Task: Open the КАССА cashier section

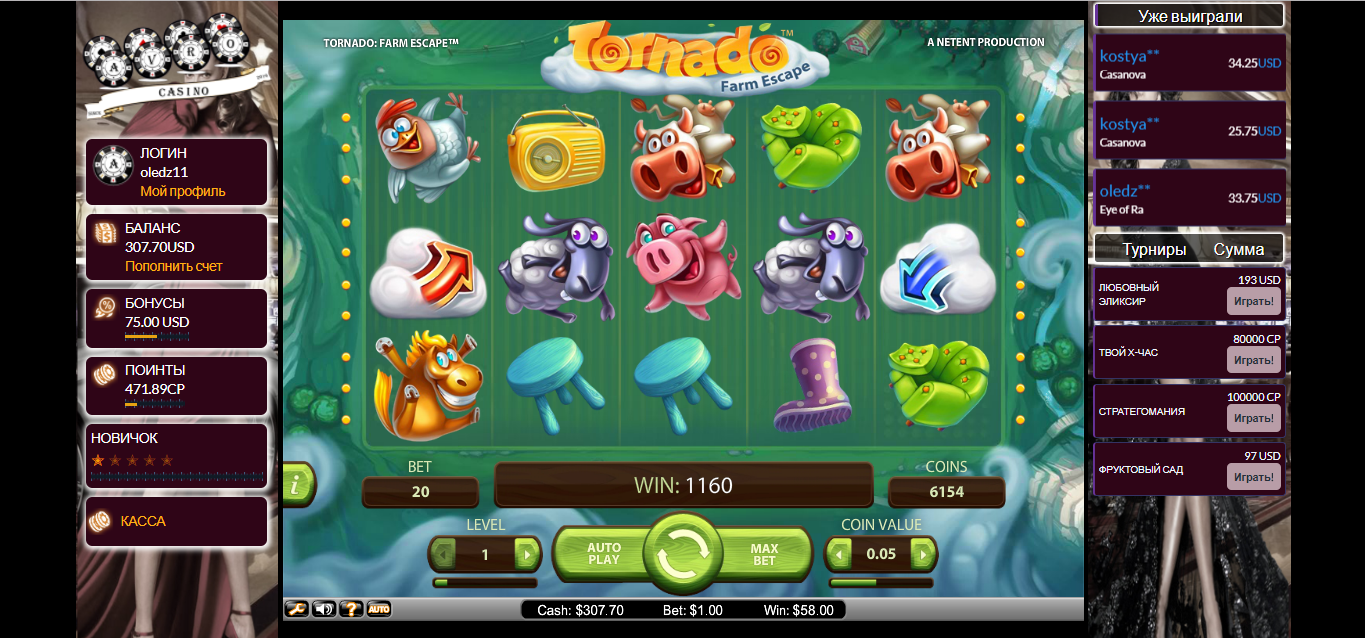Action: [143, 521]
